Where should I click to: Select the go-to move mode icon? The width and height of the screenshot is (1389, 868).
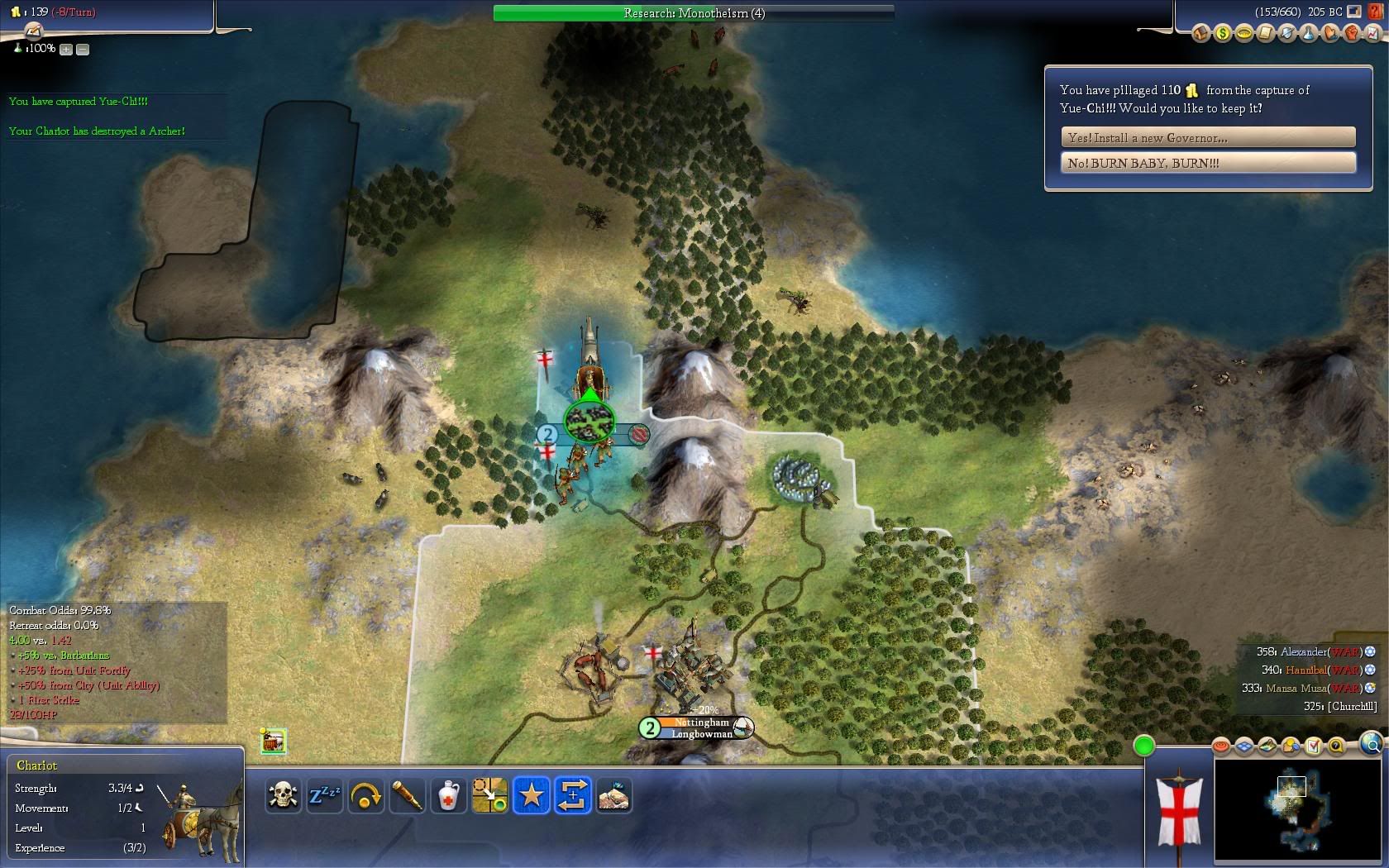489,795
